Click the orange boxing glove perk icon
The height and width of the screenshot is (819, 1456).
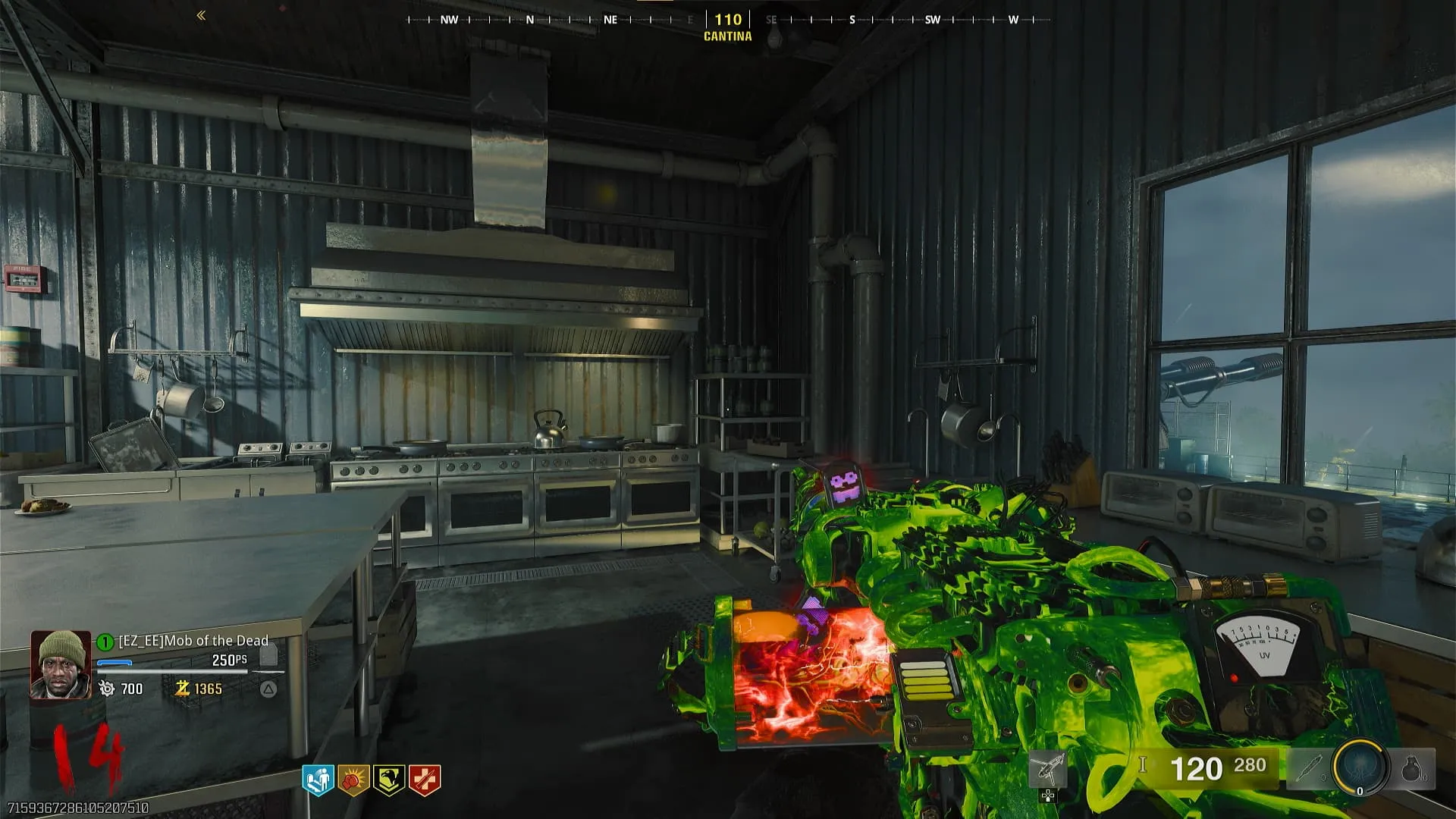click(353, 780)
